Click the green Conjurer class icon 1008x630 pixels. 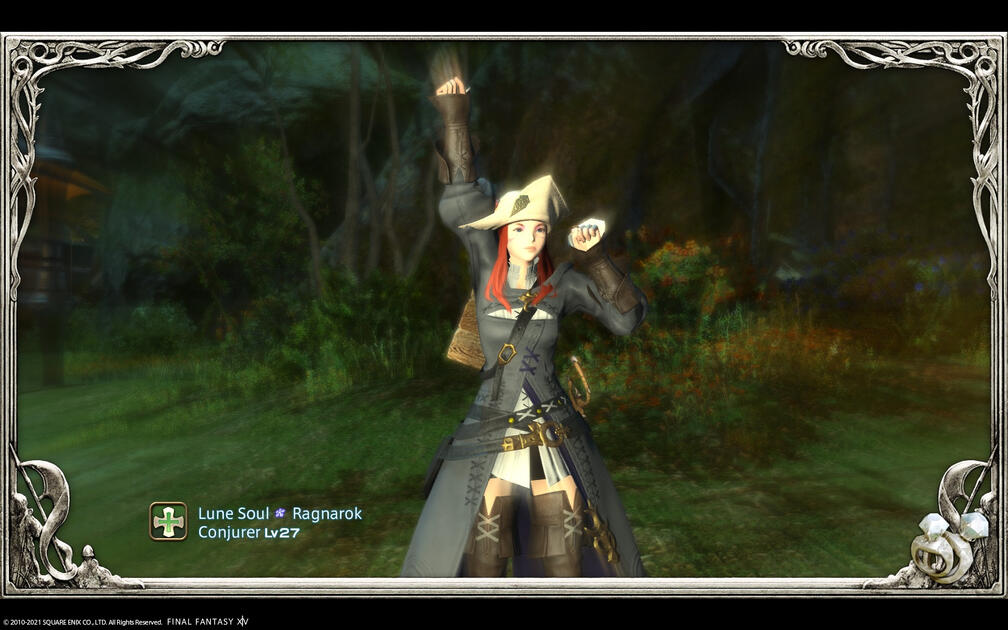[x=168, y=521]
